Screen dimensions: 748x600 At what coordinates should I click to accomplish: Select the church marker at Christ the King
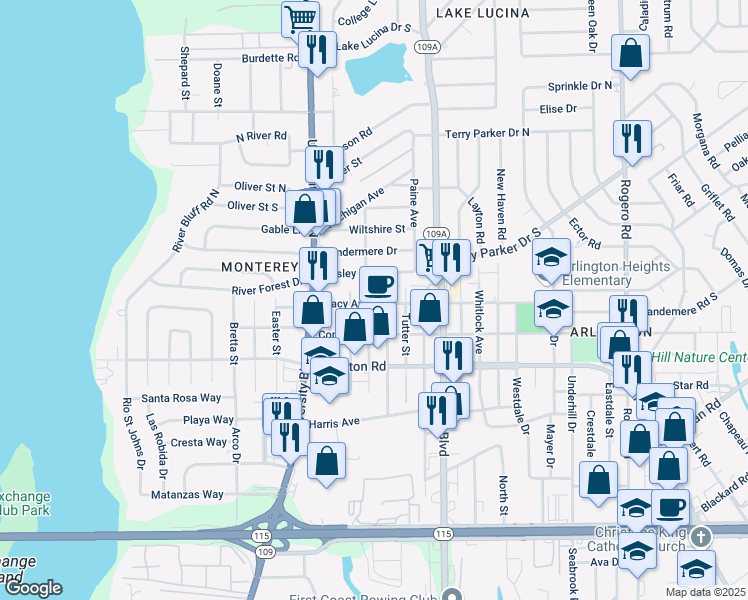tap(699, 536)
